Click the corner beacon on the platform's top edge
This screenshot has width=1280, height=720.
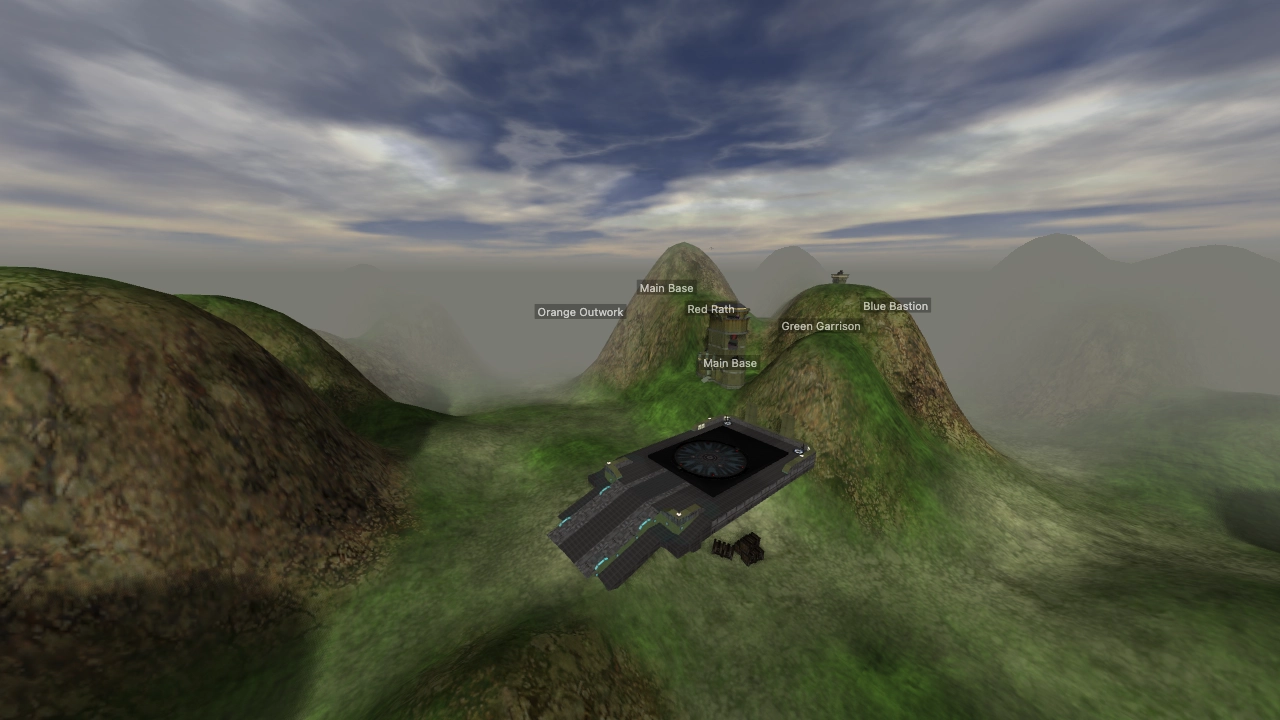coord(727,419)
